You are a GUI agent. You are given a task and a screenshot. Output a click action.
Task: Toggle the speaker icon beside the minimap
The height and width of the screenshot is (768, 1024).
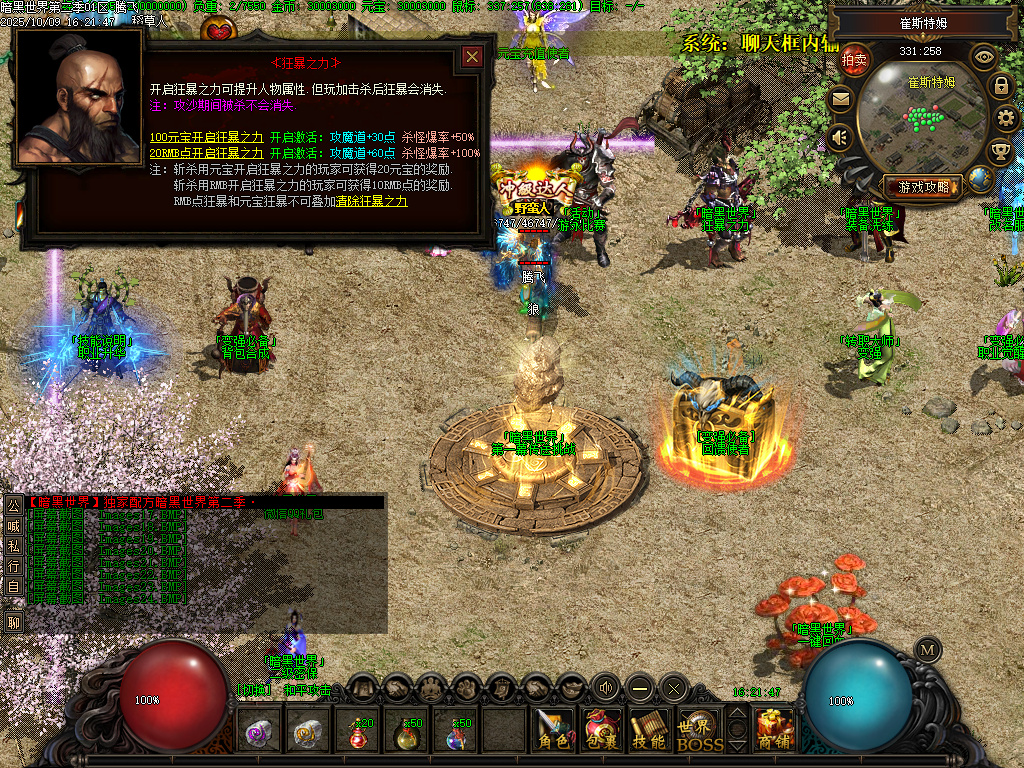tap(840, 137)
